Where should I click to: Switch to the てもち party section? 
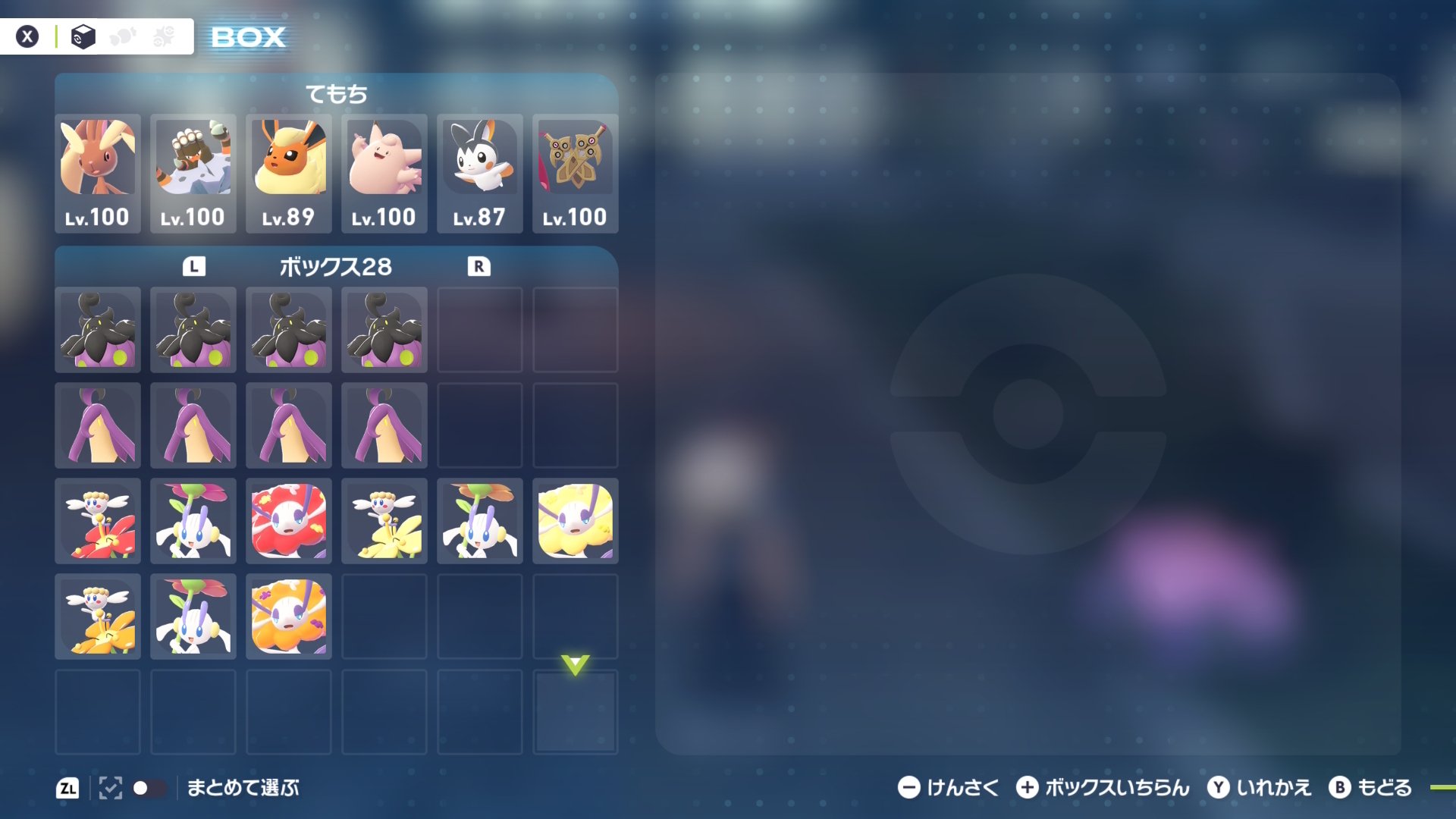coord(336,94)
